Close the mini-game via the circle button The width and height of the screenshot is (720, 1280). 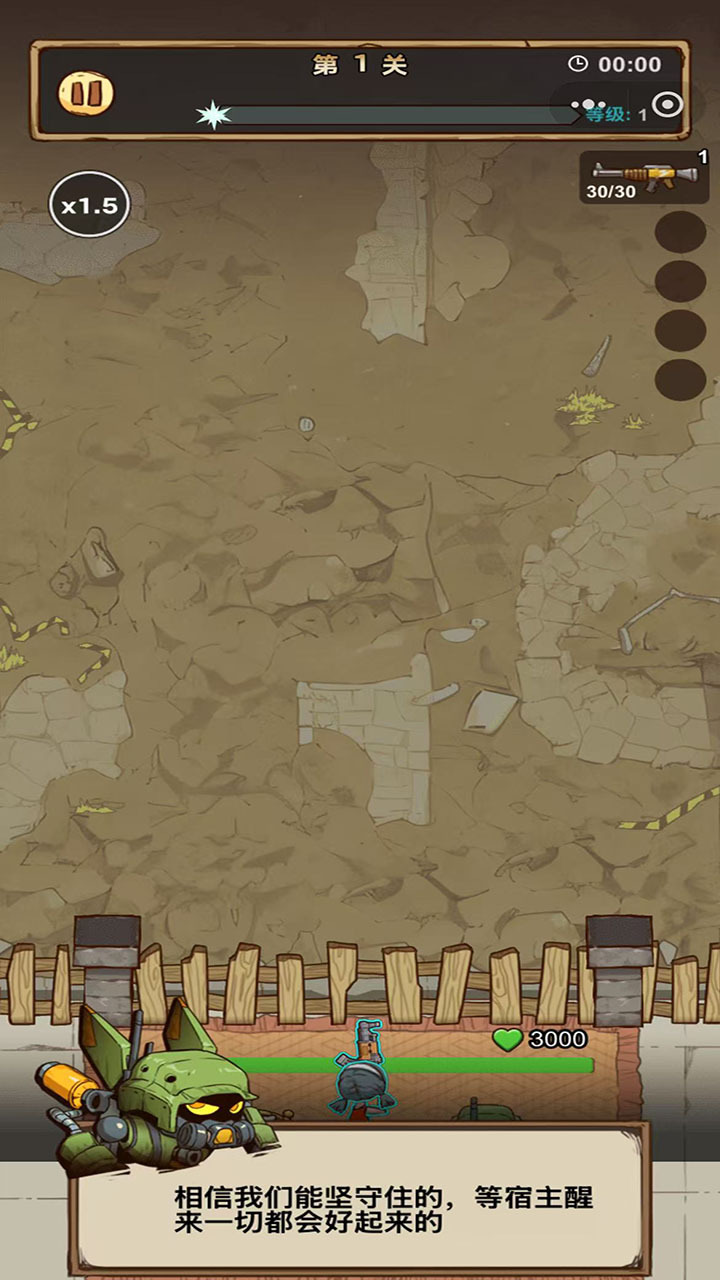pos(666,104)
